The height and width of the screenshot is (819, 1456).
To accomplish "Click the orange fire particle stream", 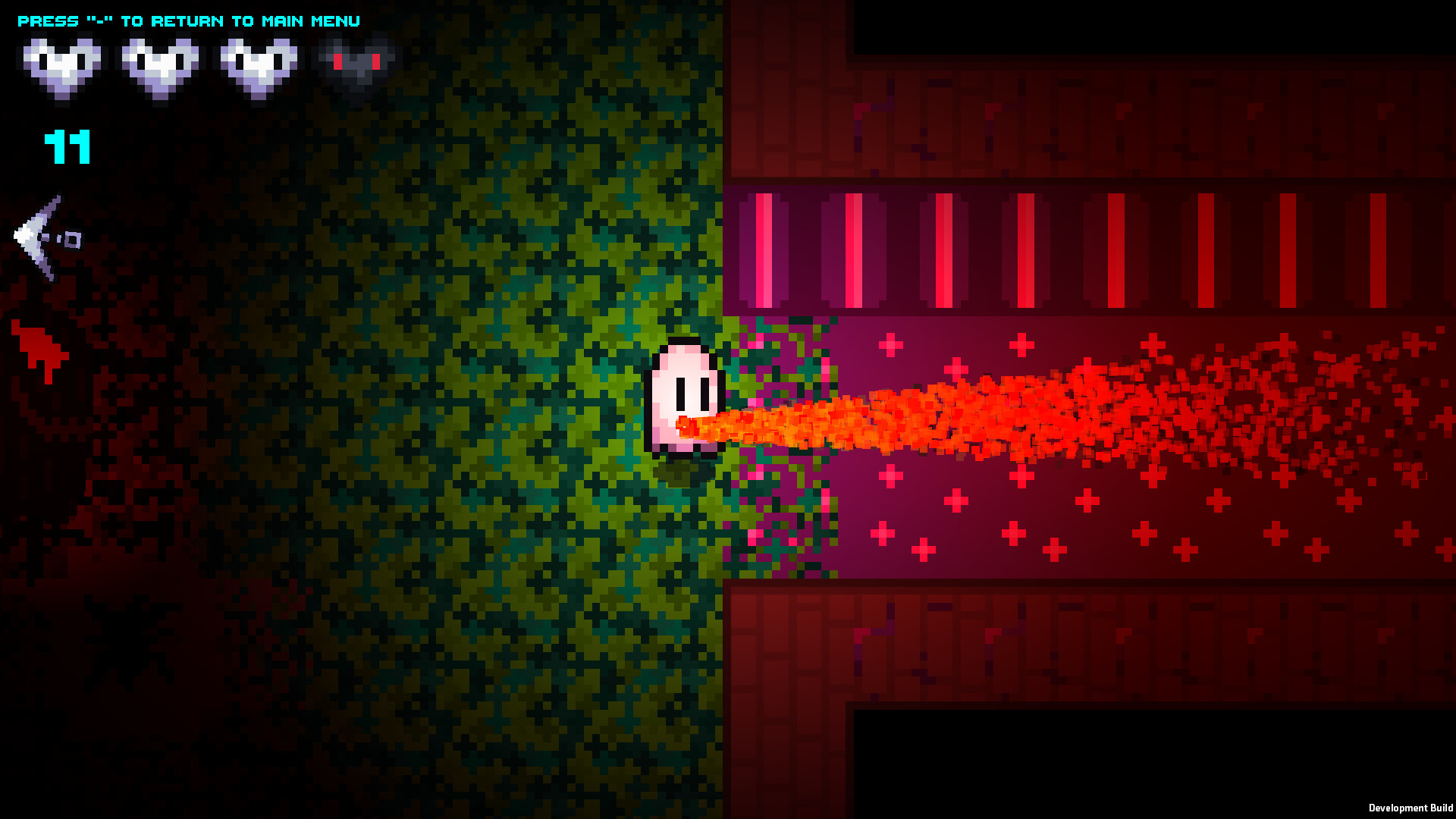I will [x=948, y=413].
